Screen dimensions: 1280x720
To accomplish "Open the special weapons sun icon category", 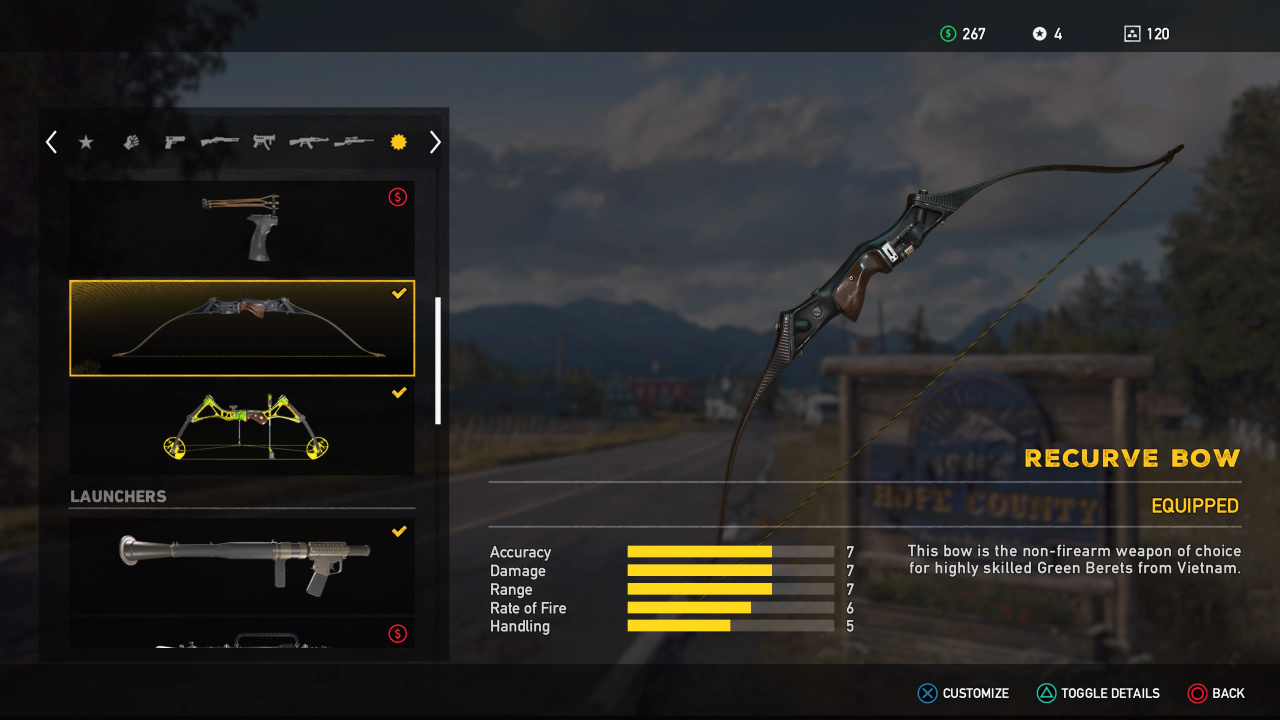I will point(397,142).
